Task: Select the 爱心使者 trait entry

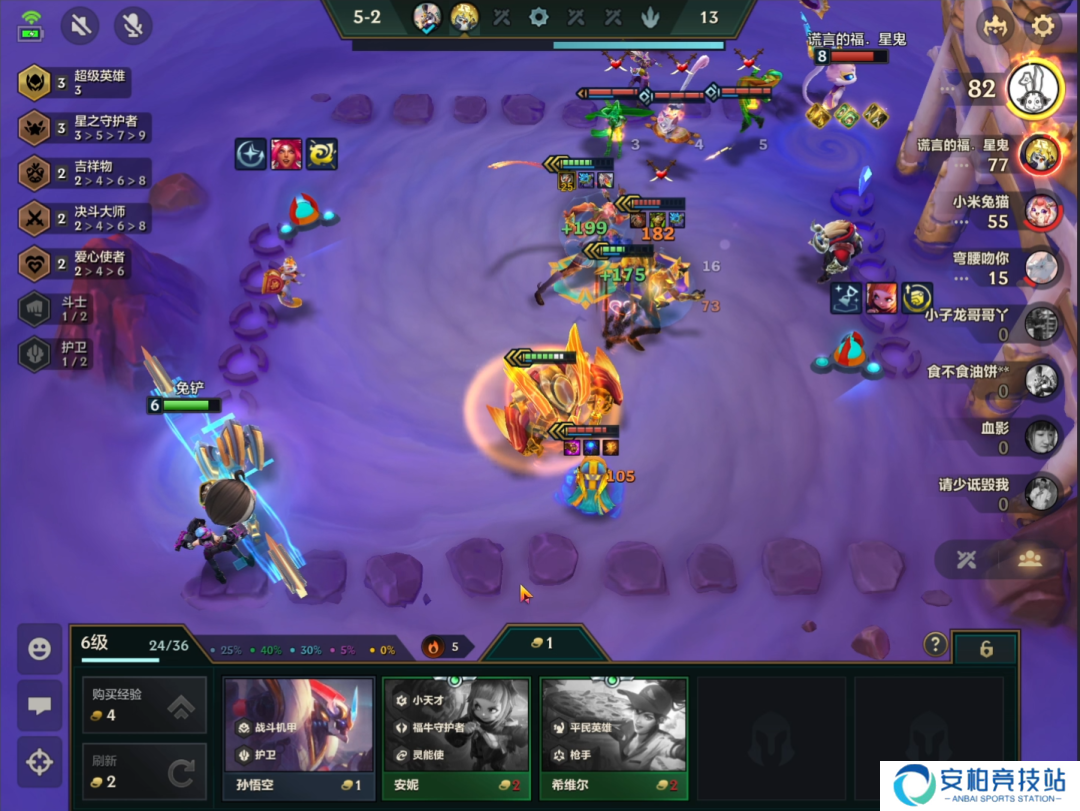Action: coord(85,263)
